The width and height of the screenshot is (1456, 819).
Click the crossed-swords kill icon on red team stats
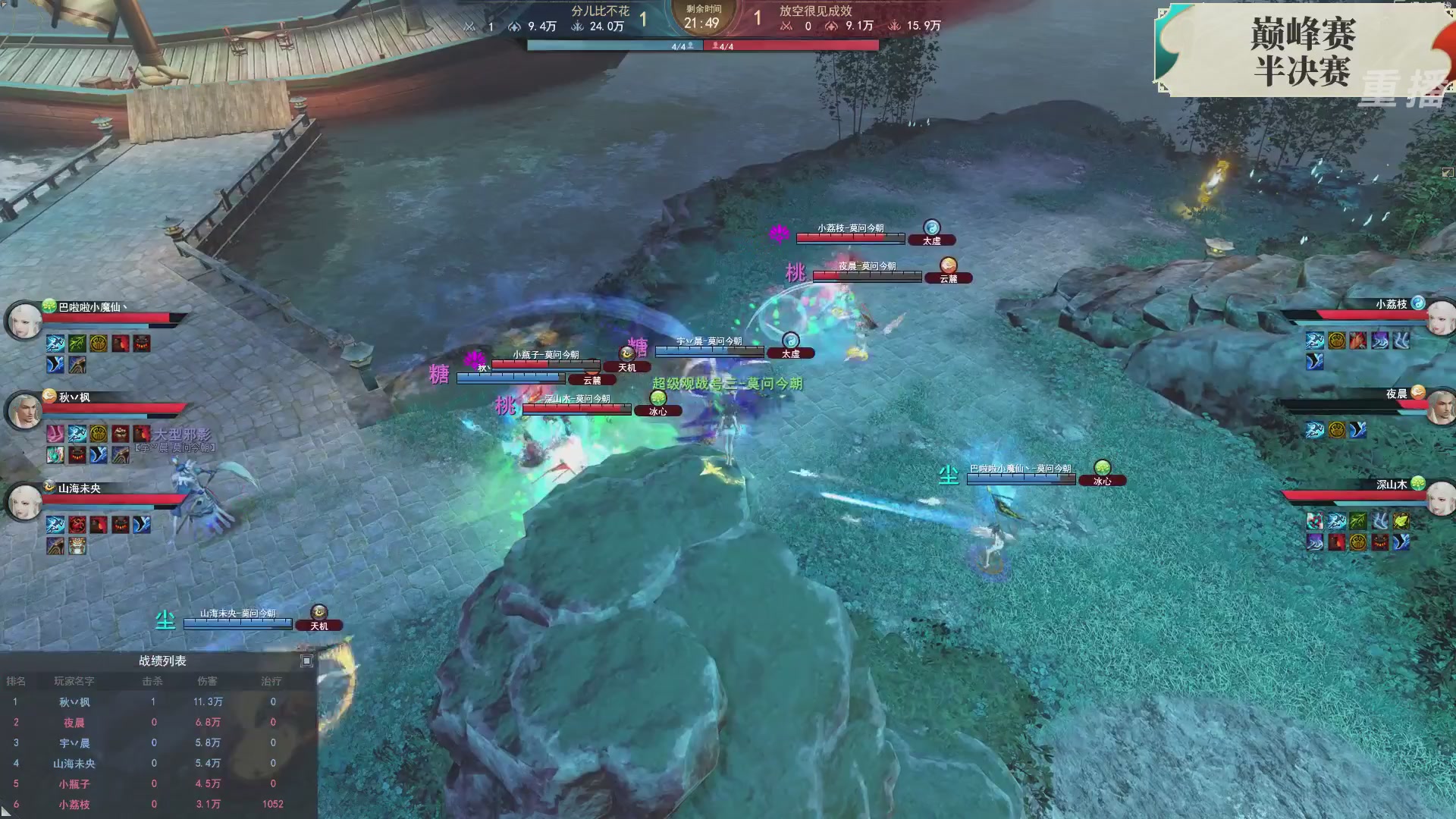tap(783, 25)
